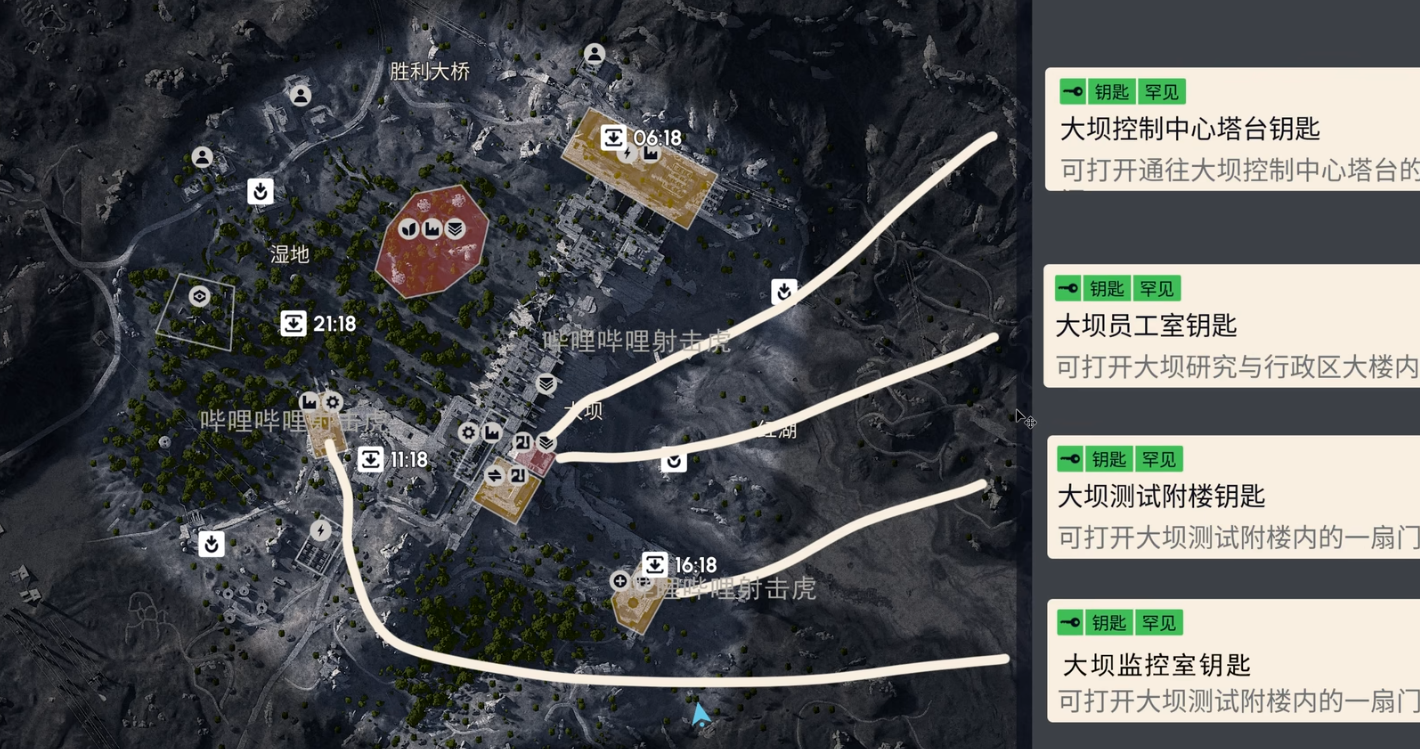
Task: Click the checkmark box icon near 红湖
Action: click(x=674, y=460)
